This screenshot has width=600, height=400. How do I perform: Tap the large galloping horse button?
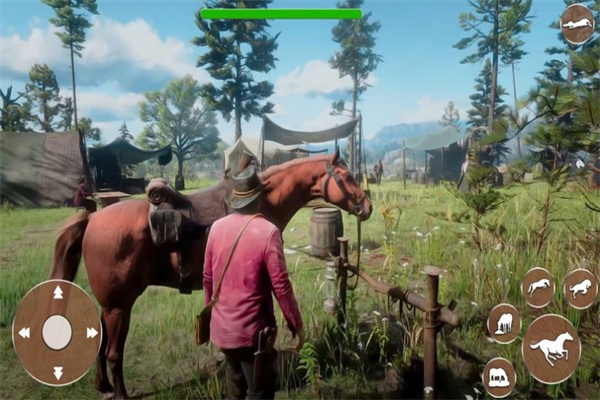pos(551,348)
